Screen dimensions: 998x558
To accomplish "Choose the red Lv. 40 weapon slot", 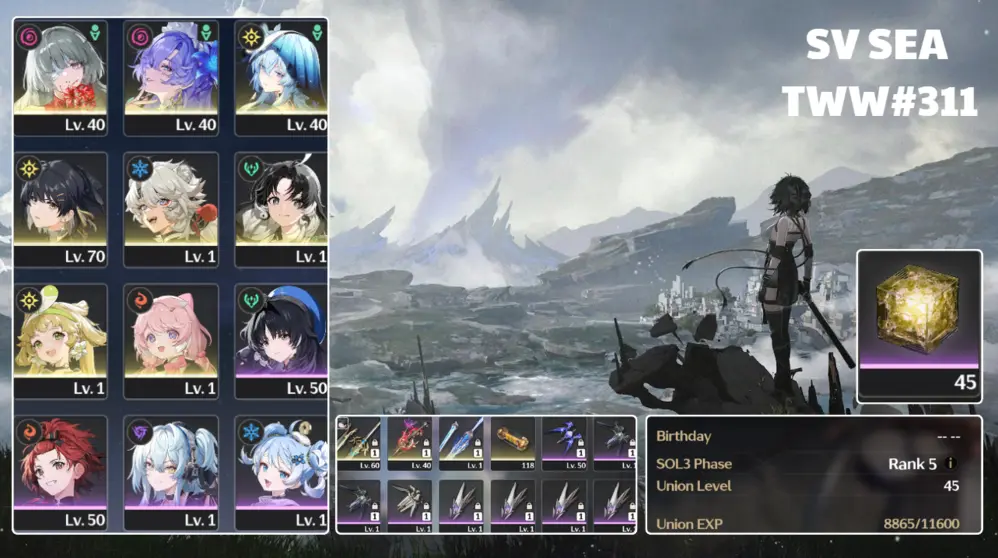I will coord(411,444).
